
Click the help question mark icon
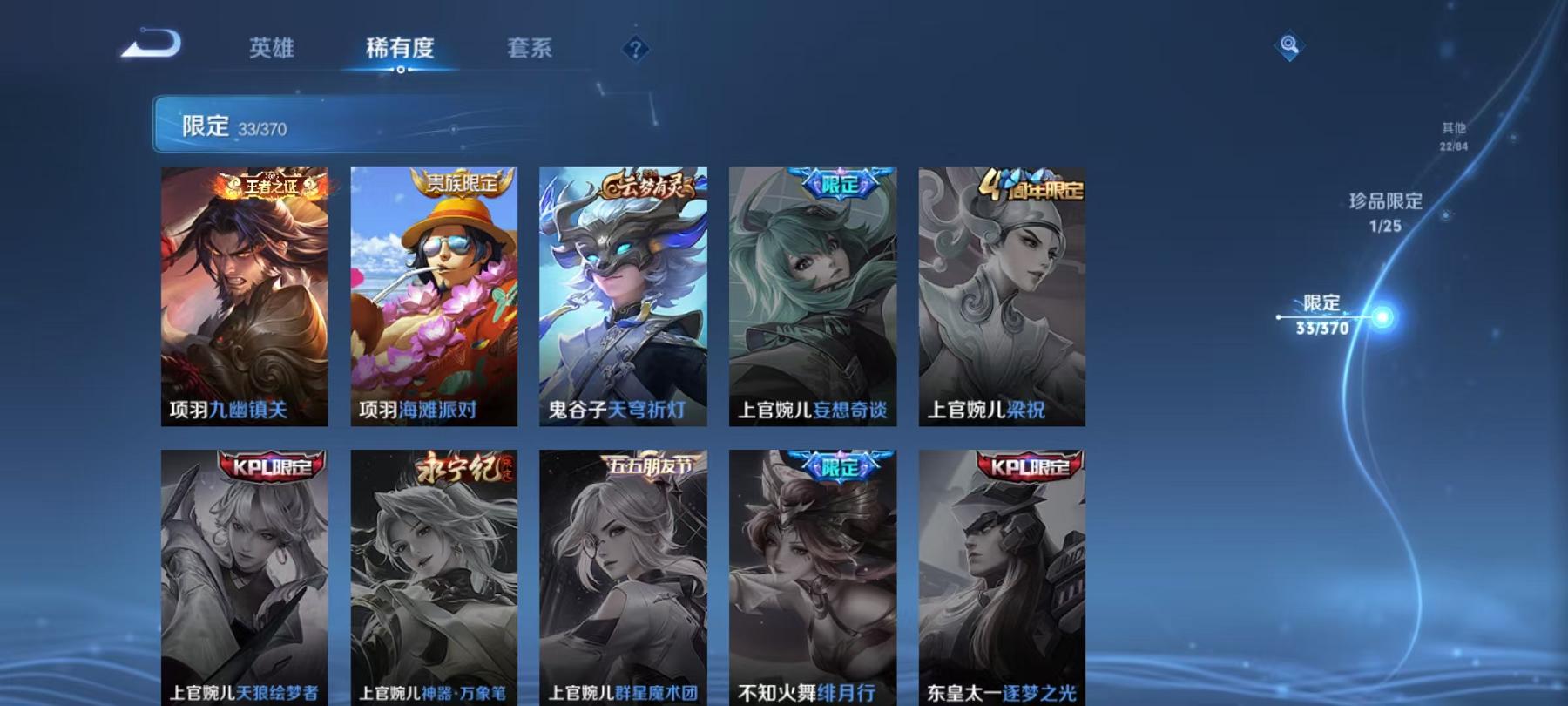(635, 49)
